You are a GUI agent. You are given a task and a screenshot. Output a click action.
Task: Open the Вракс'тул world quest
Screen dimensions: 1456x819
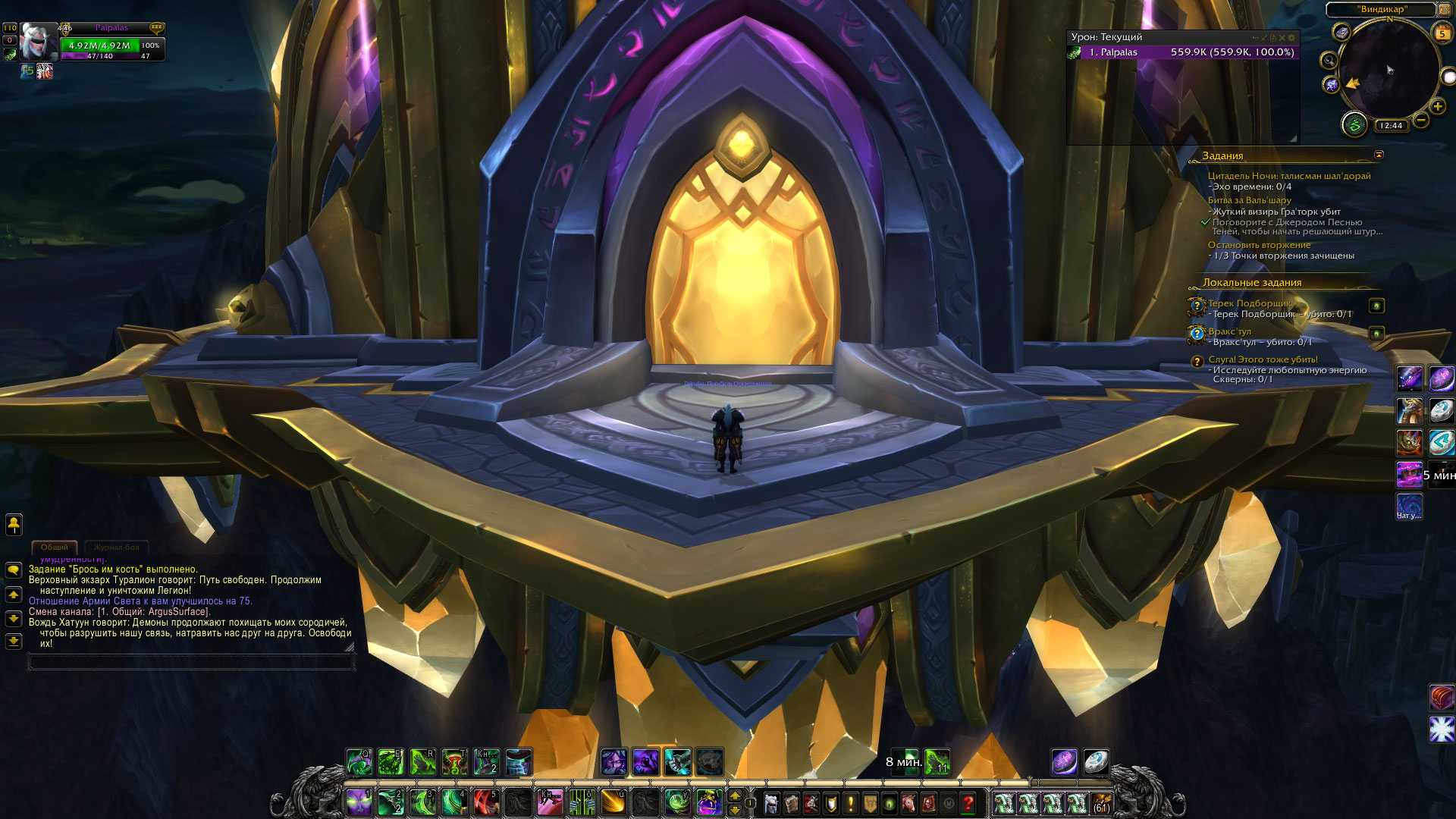point(1229,331)
